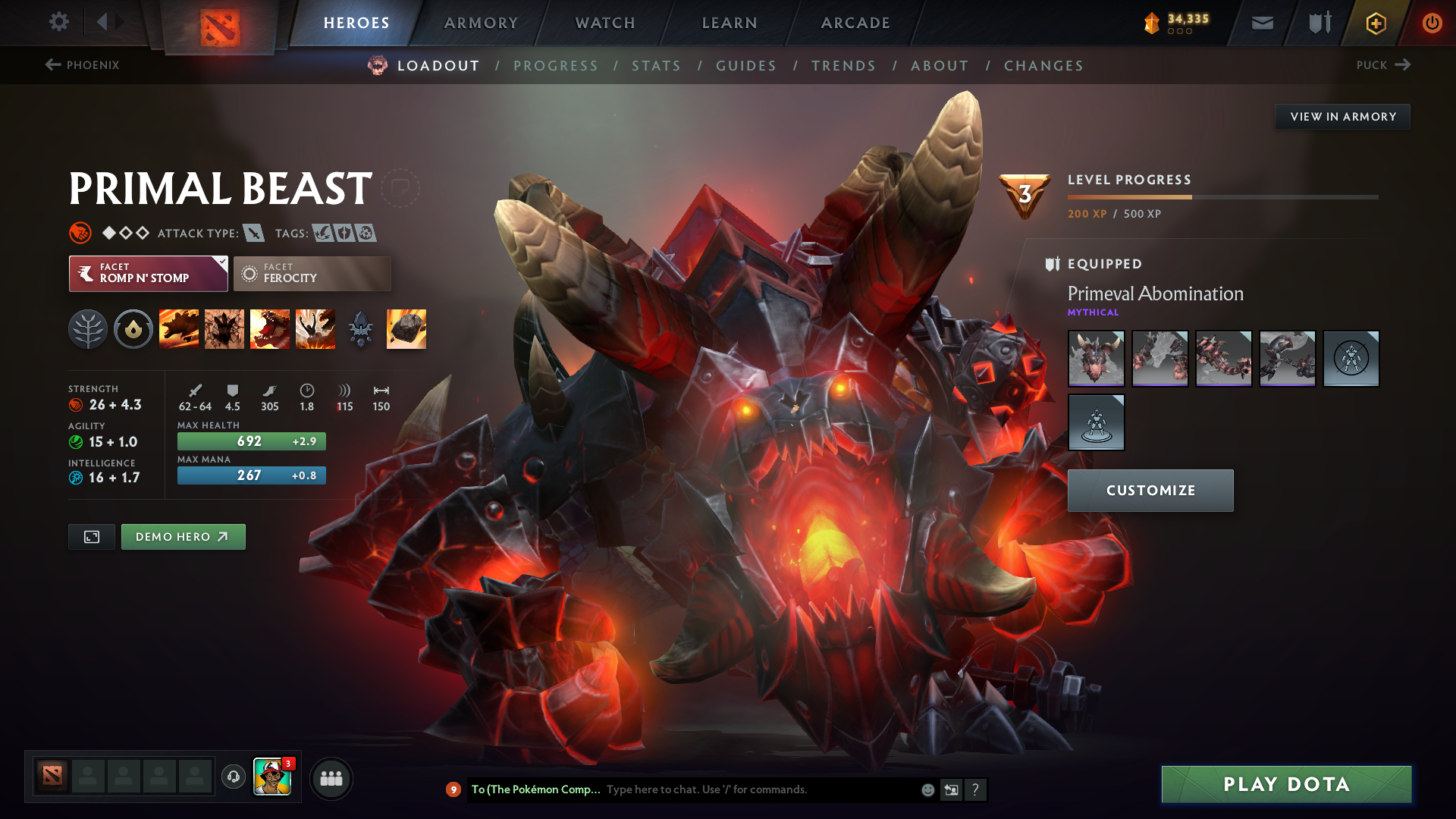Select the innate ability icon

click(133, 328)
